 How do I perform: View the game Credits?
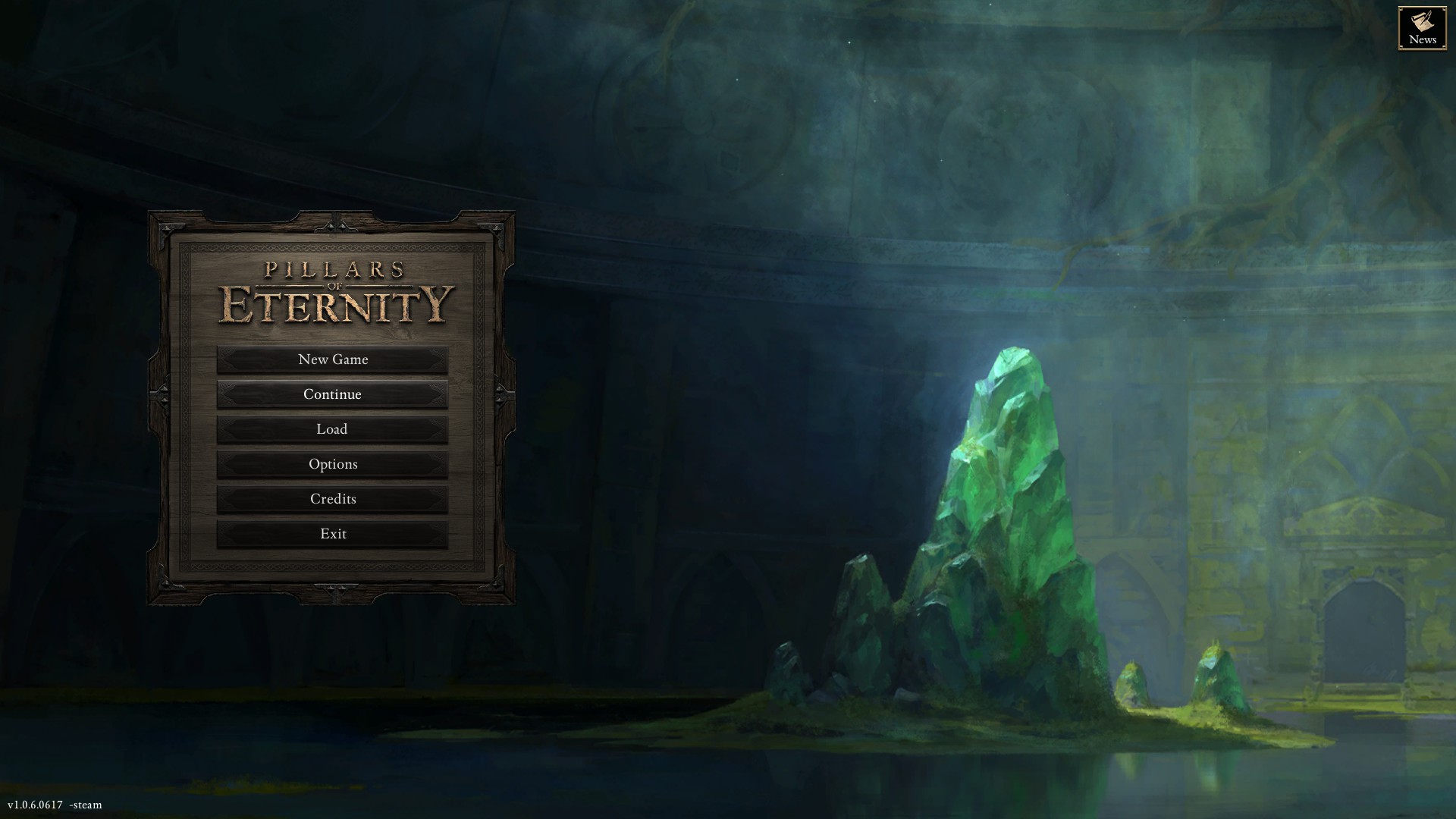334,499
